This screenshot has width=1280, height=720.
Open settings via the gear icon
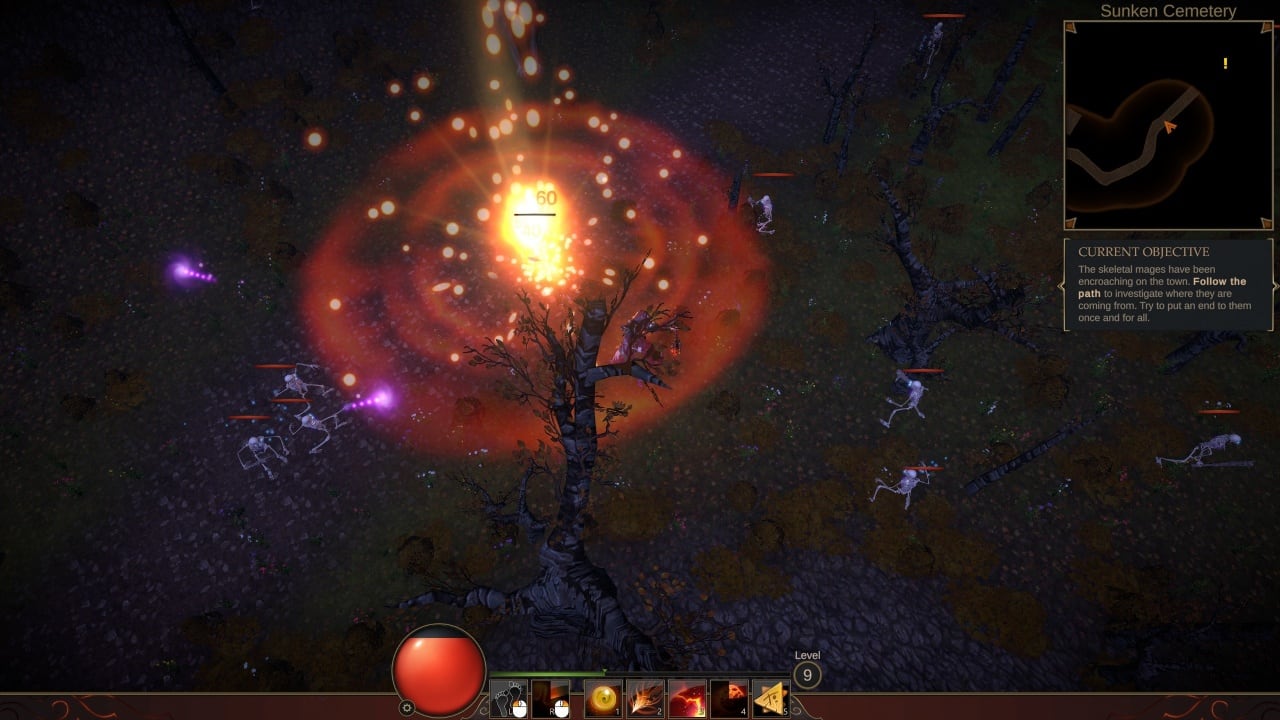pyautogui.click(x=407, y=707)
